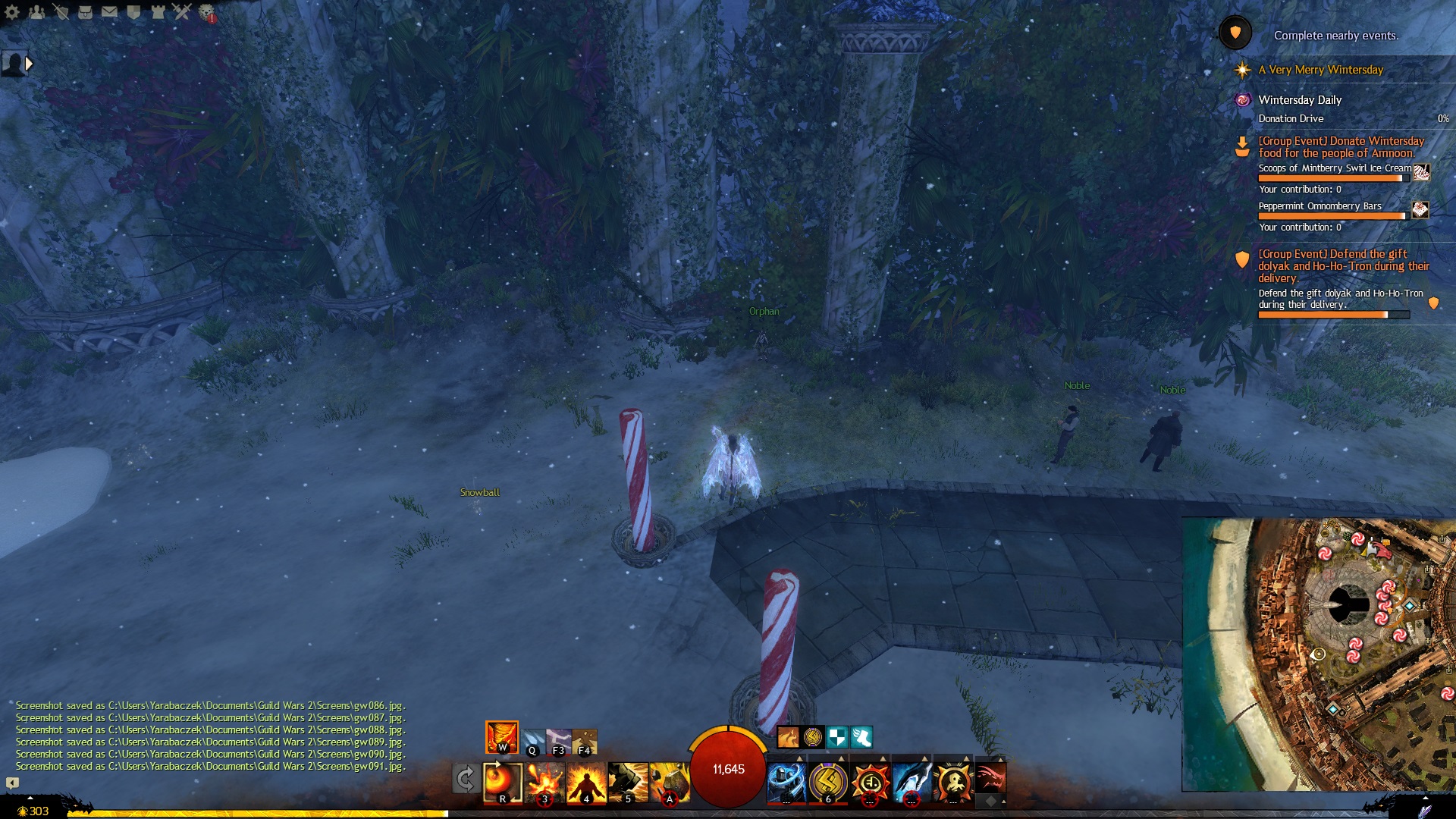Open the lion icon with red alert

pyautogui.click(x=206, y=11)
